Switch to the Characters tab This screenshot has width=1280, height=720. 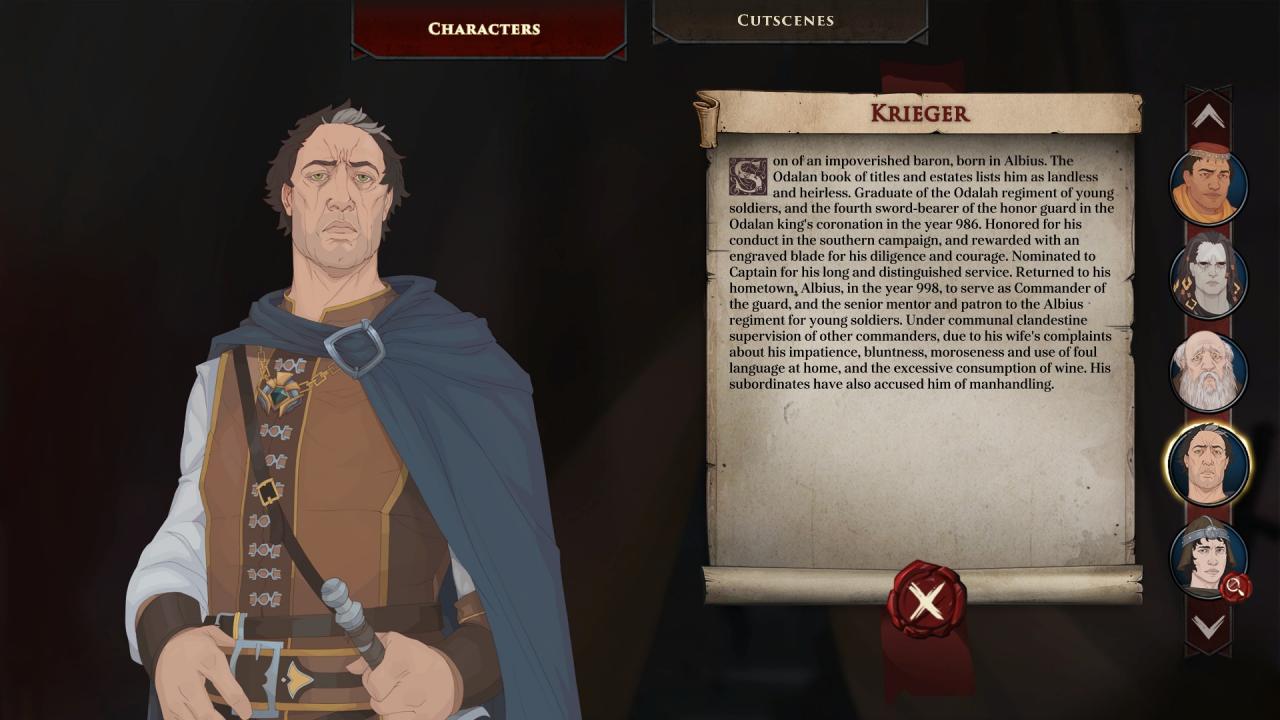click(485, 28)
